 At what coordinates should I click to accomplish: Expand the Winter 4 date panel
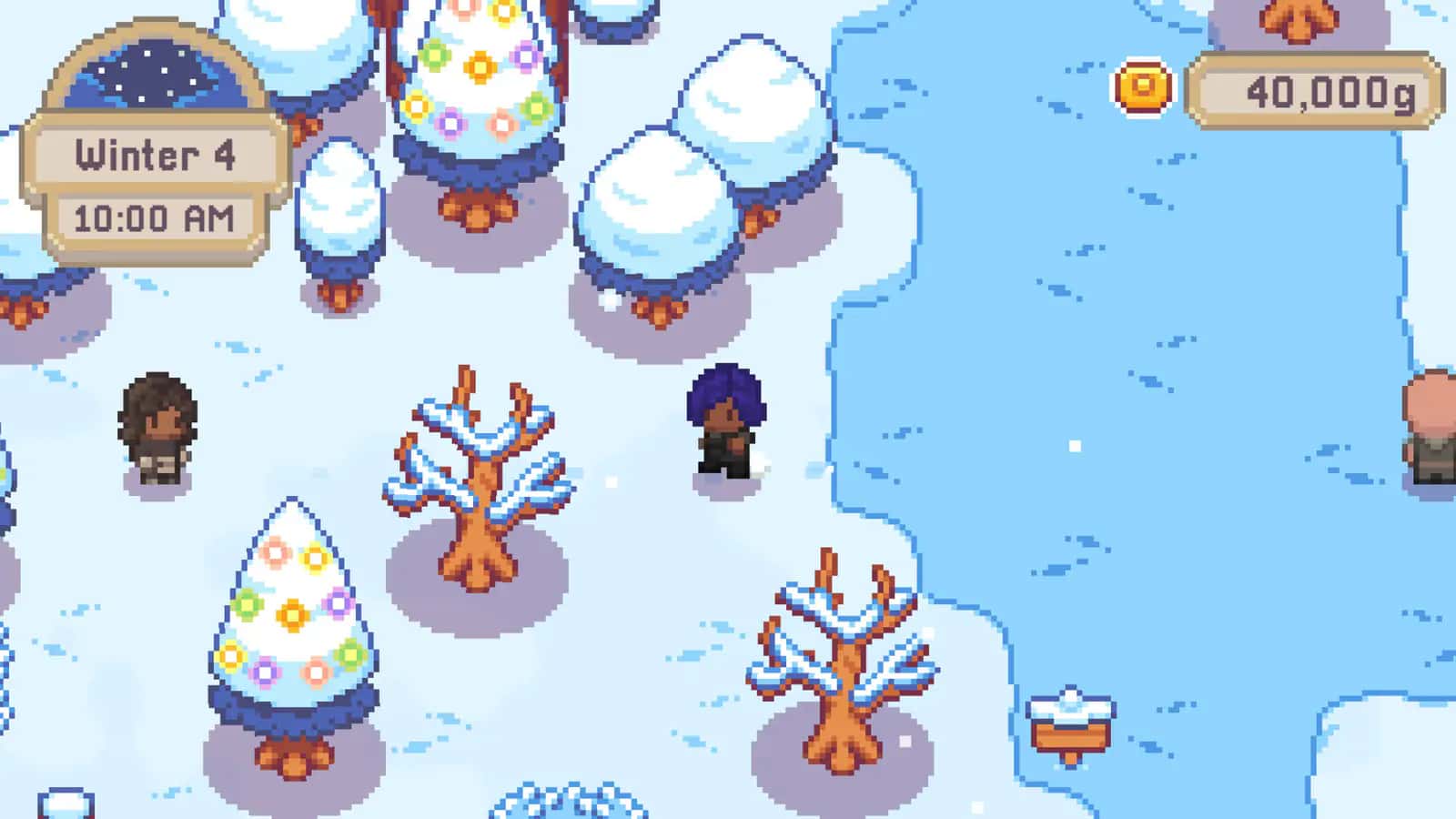155,155
